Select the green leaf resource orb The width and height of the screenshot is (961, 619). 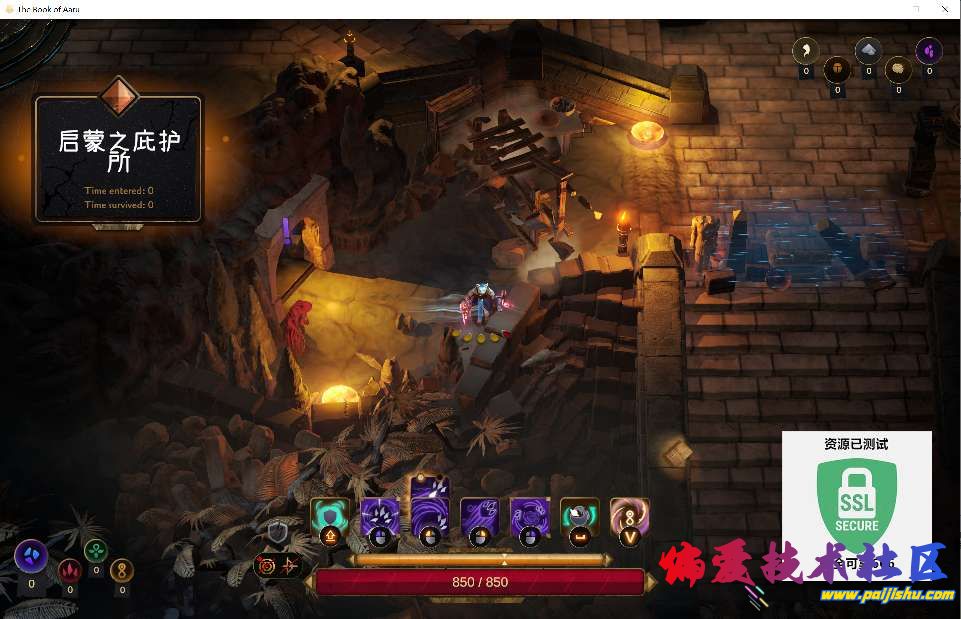96,550
